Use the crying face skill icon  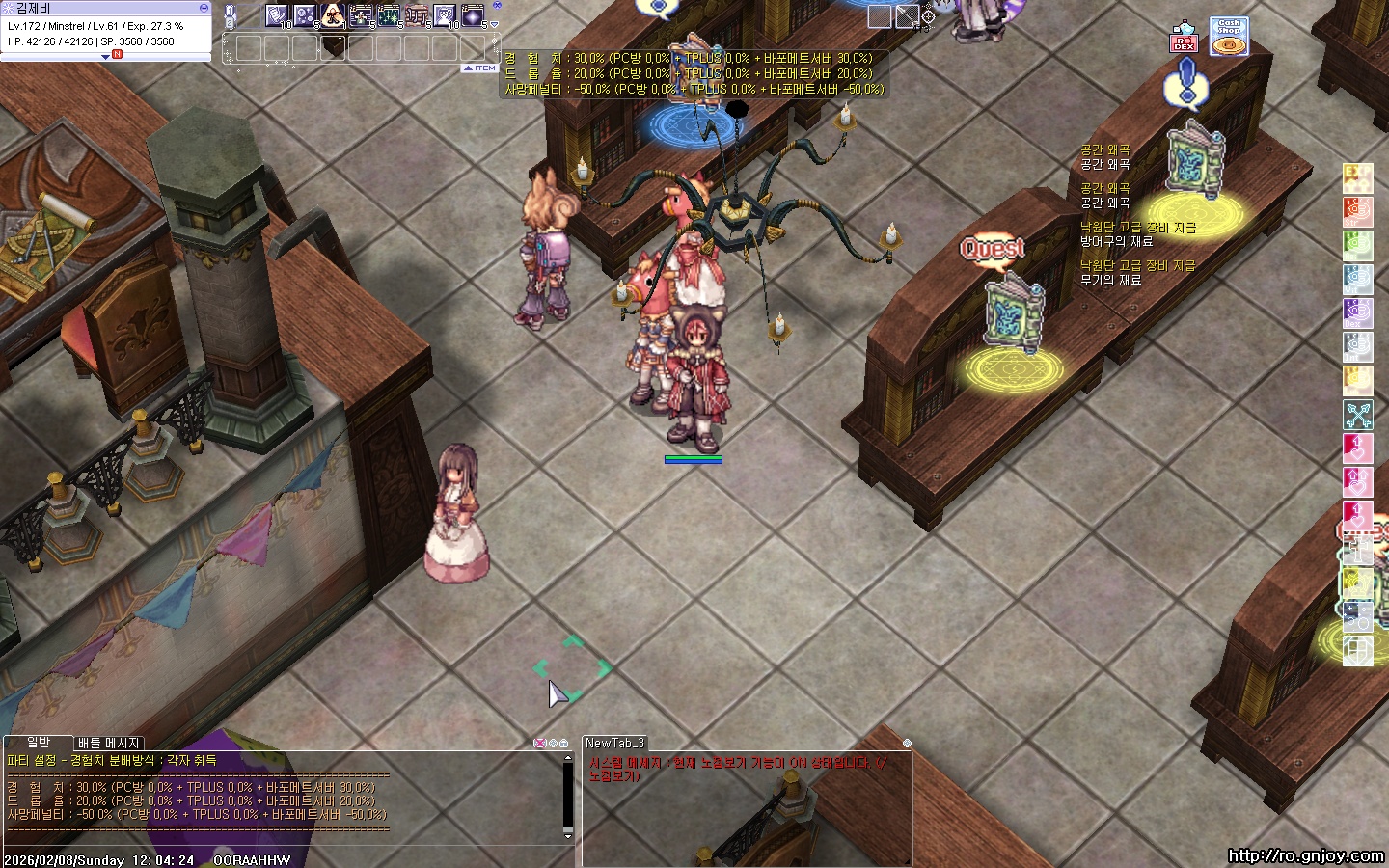pos(445,15)
